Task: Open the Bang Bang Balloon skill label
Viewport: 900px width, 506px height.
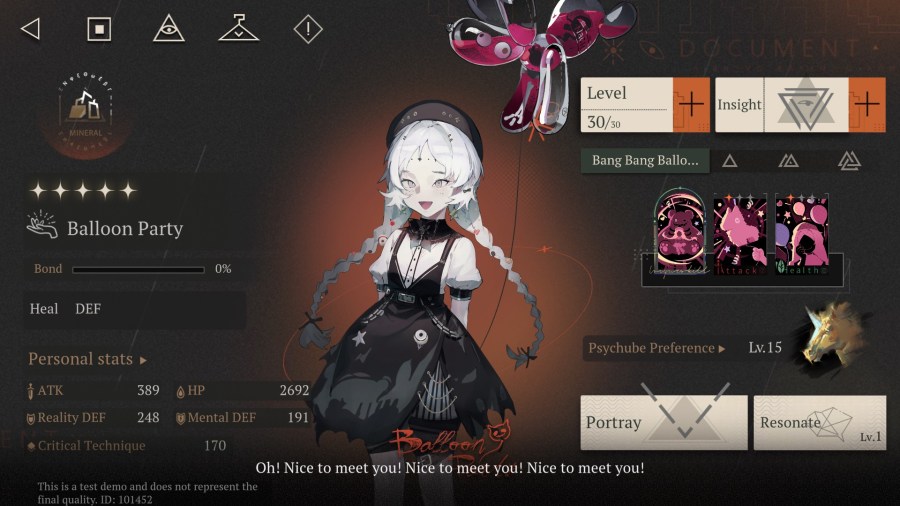Action: click(645, 160)
